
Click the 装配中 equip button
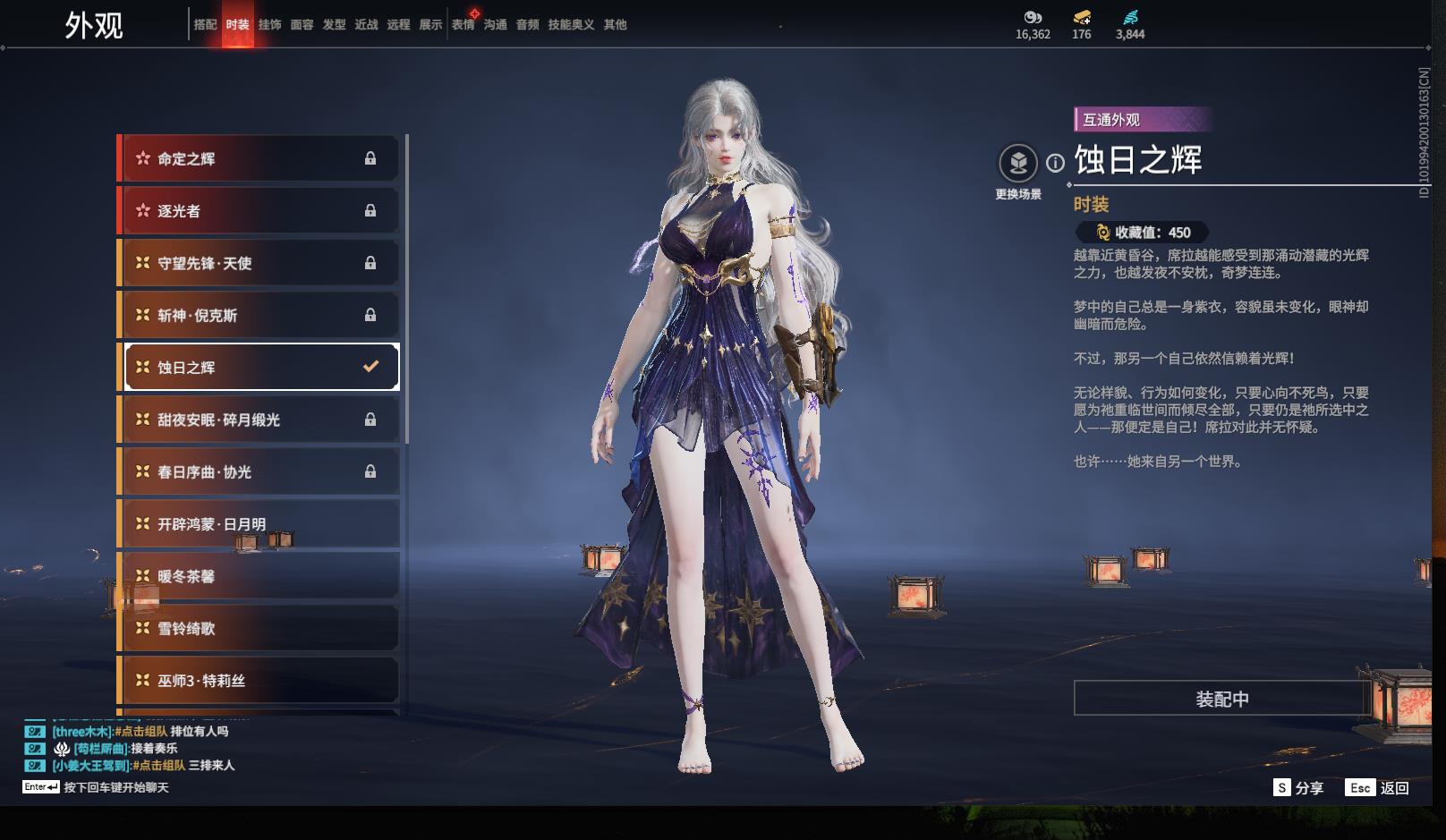pyautogui.click(x=1221, y=699)
